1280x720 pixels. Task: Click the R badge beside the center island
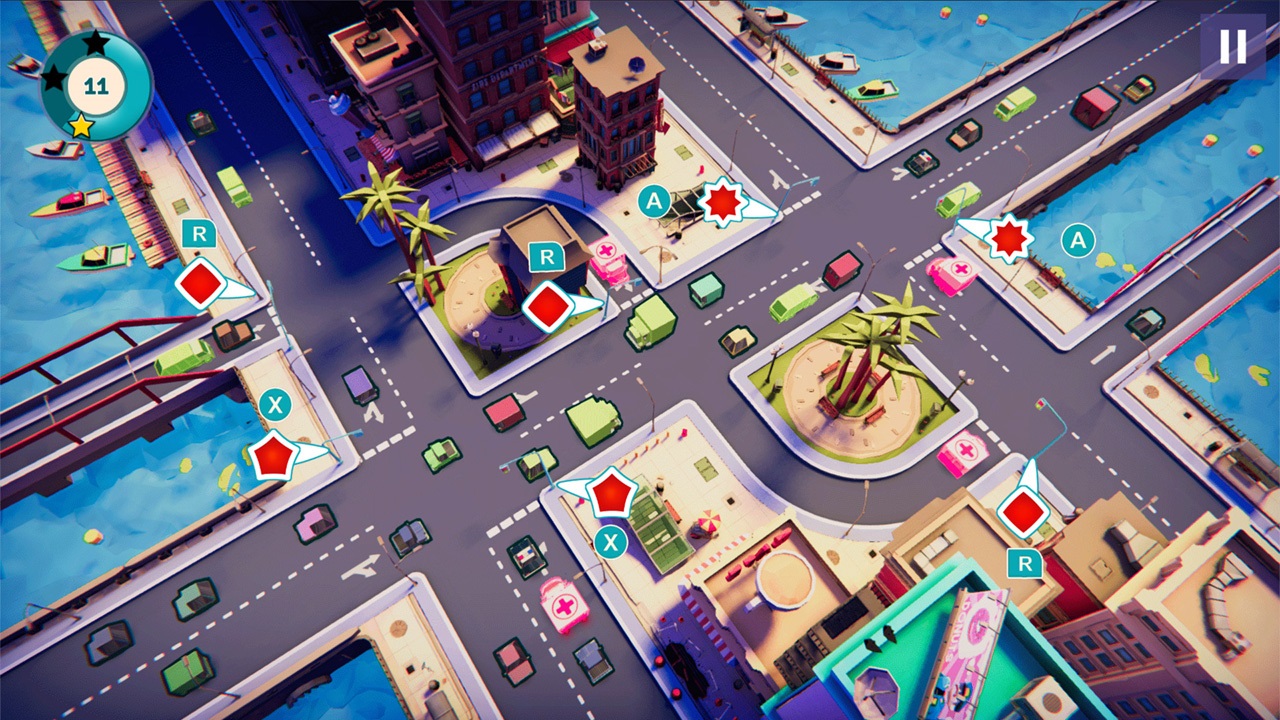tap(545, 259)
